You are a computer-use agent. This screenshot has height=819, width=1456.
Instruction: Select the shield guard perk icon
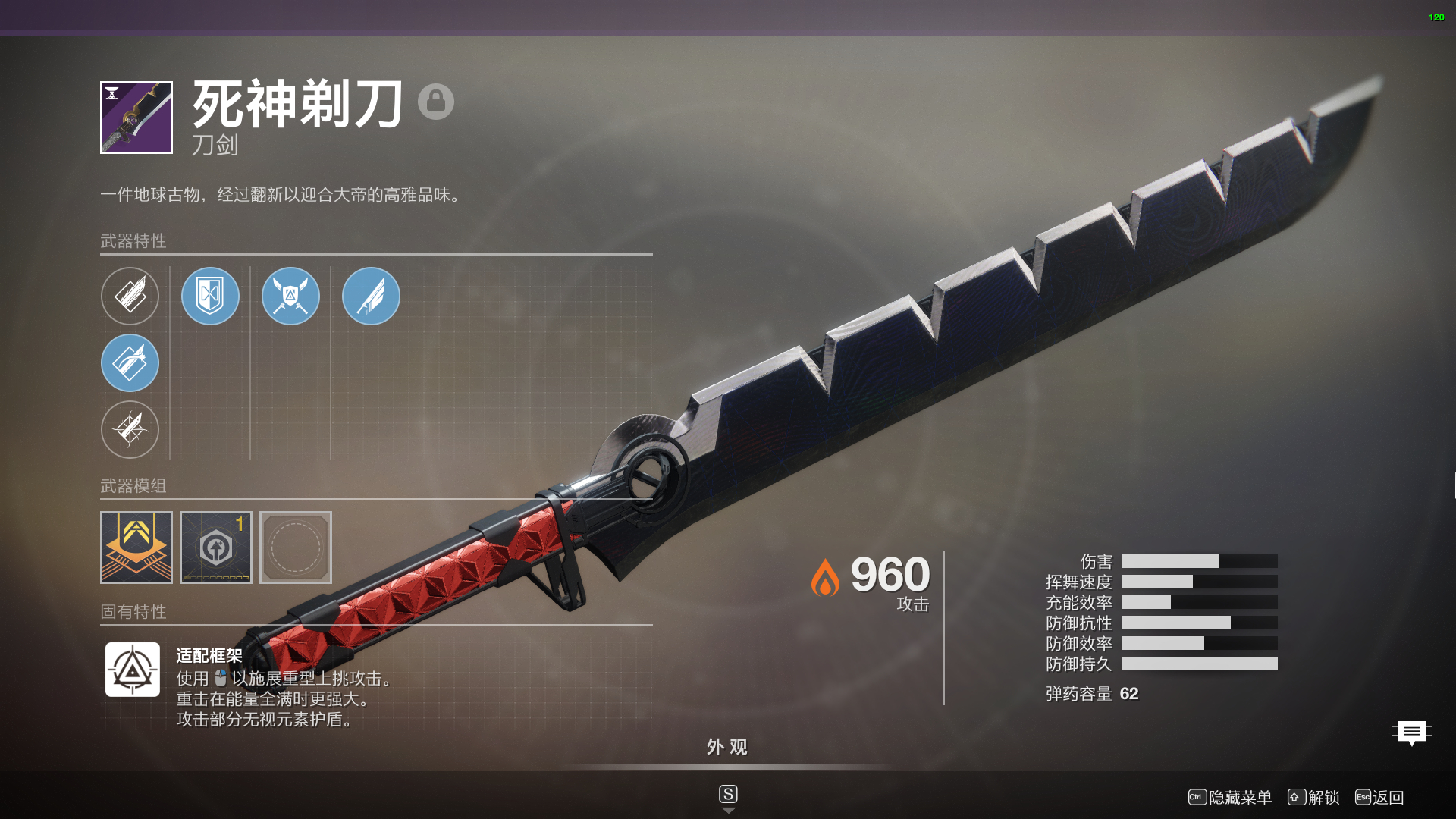tap(210, 296)
